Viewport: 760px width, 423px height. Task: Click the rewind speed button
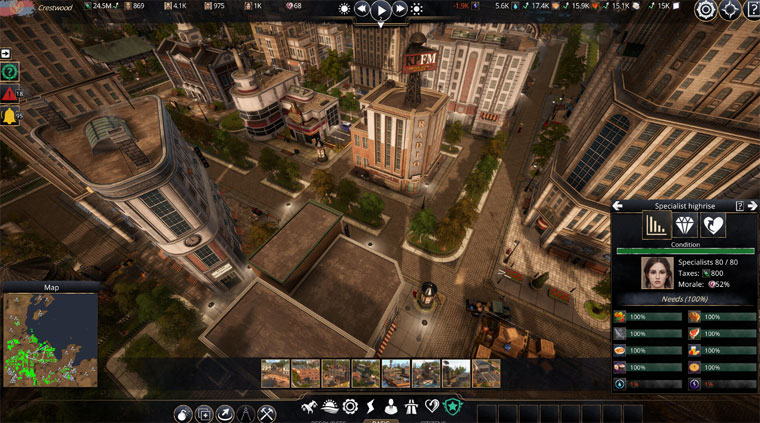[x=361, y=10]
